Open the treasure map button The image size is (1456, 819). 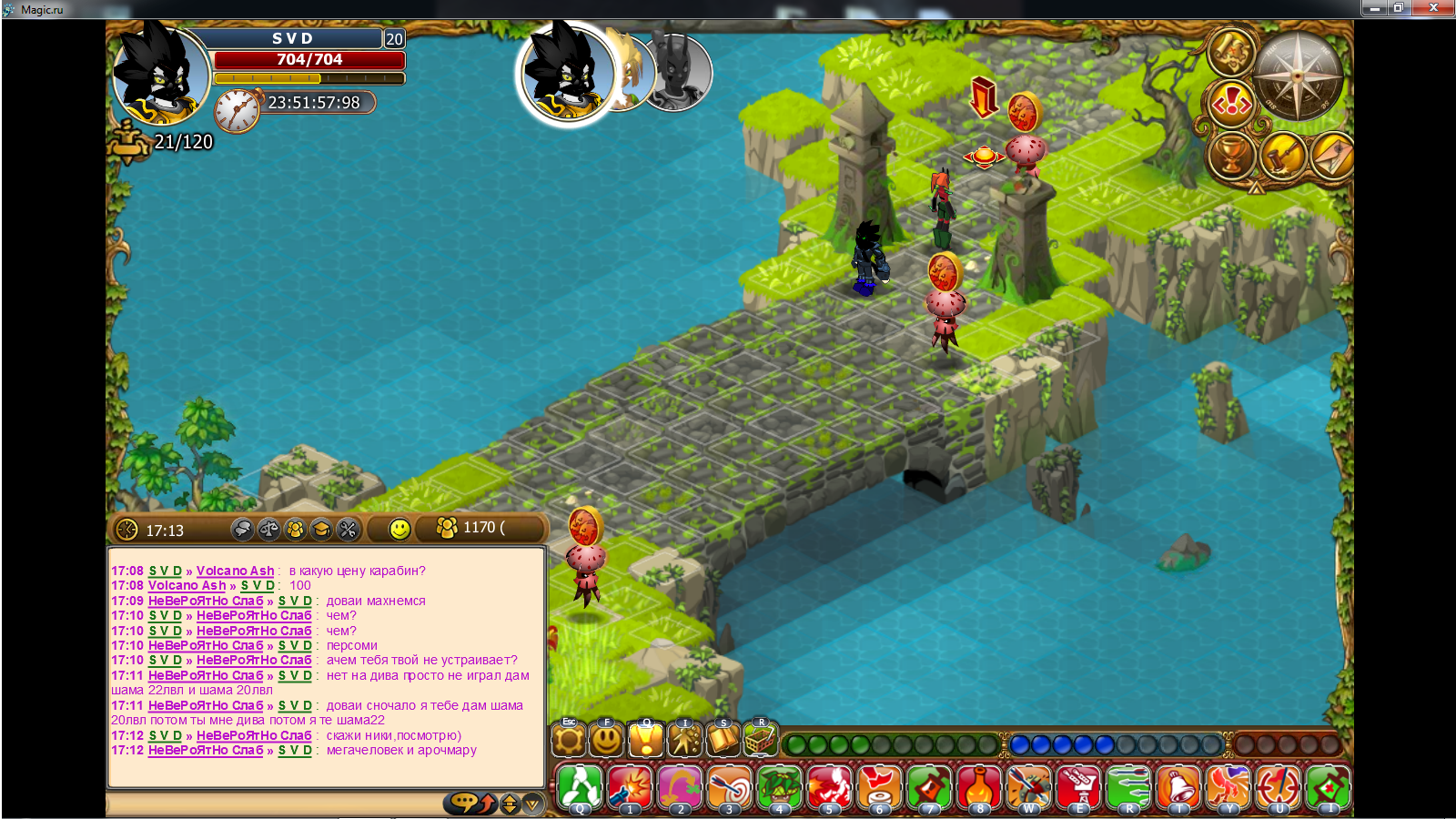(x=1231, y=53)
